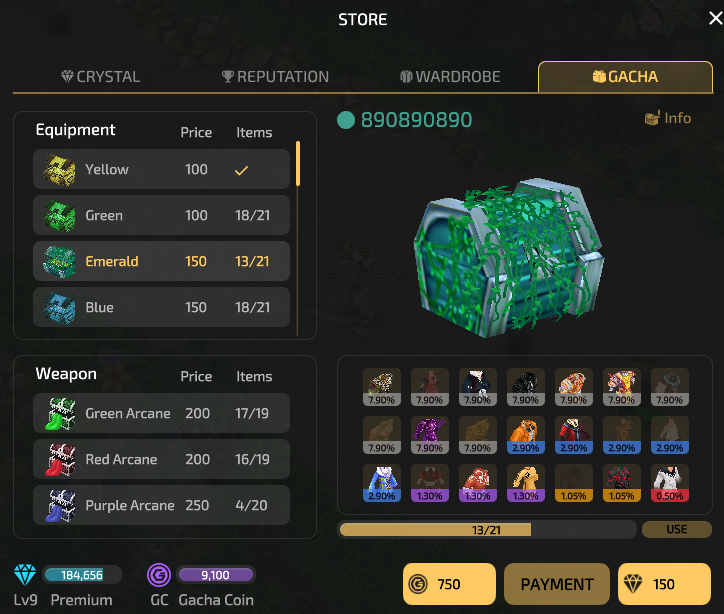The height and width of the screenshot is (614, 724).
Task: Show the Wardrobe tab
Action: 450,77
